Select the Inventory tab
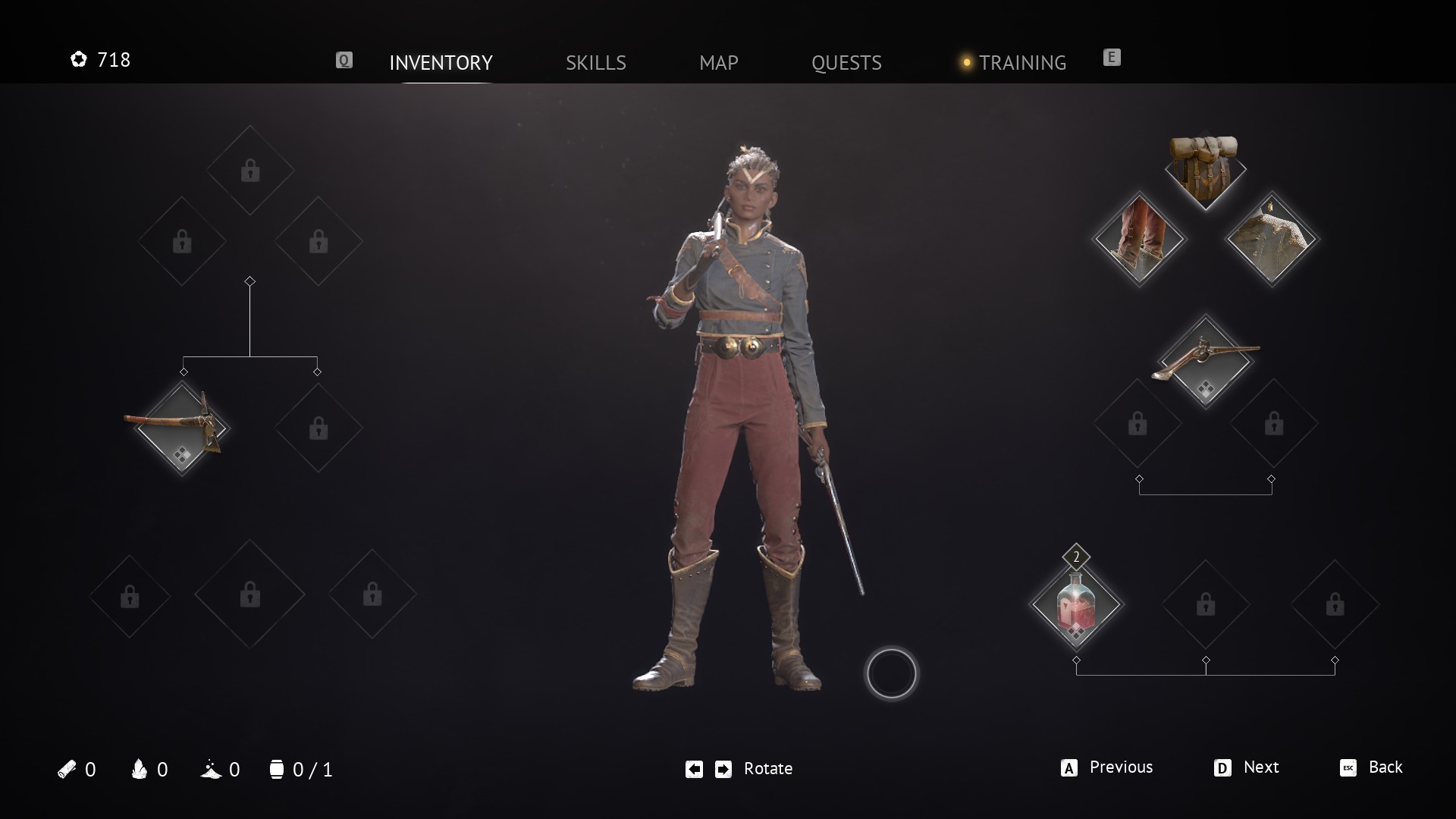This screenshot has height=819, width=1456. click(x=441, y=62)
